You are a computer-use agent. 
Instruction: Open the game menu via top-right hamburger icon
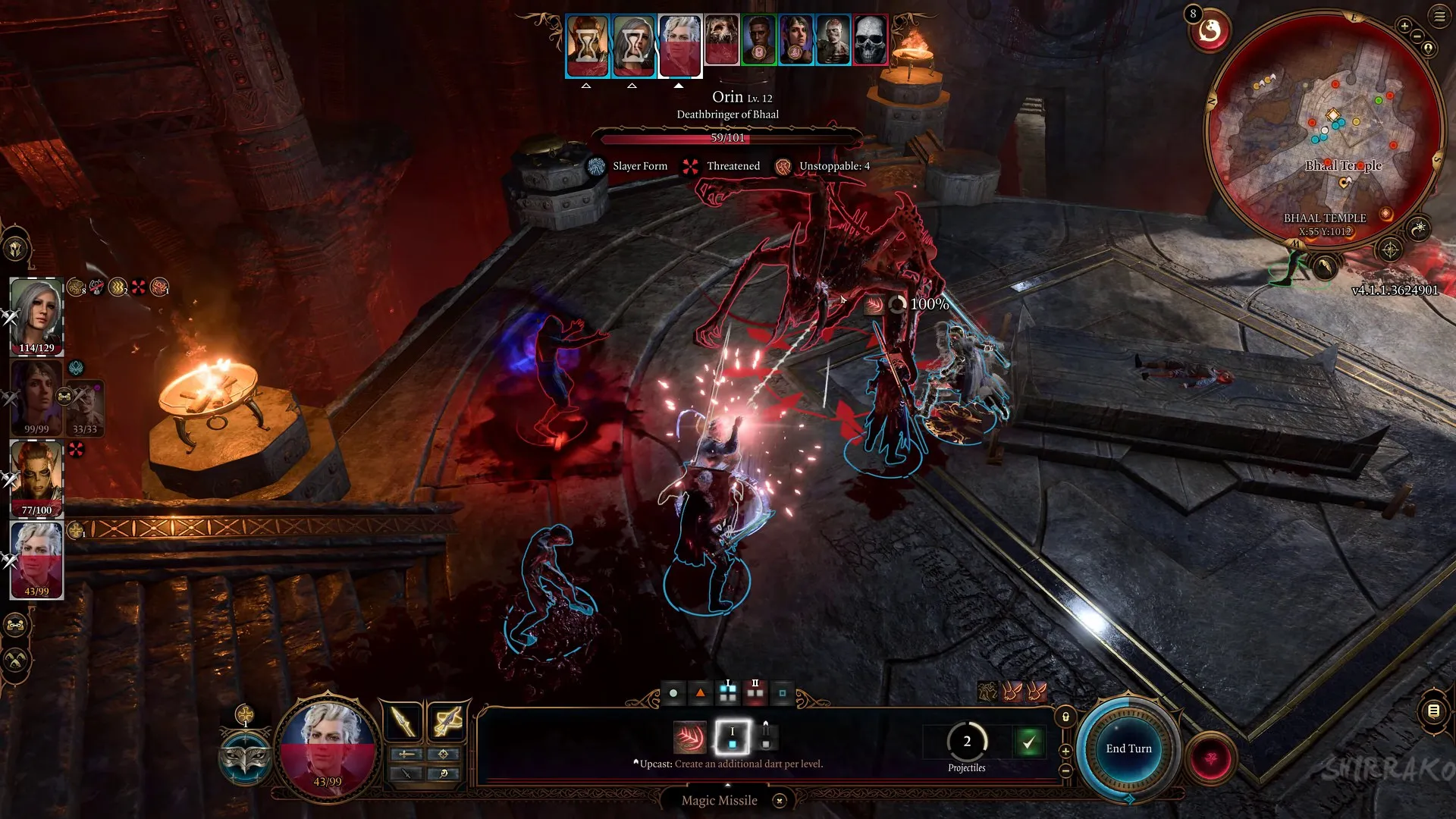[1439, 17]
